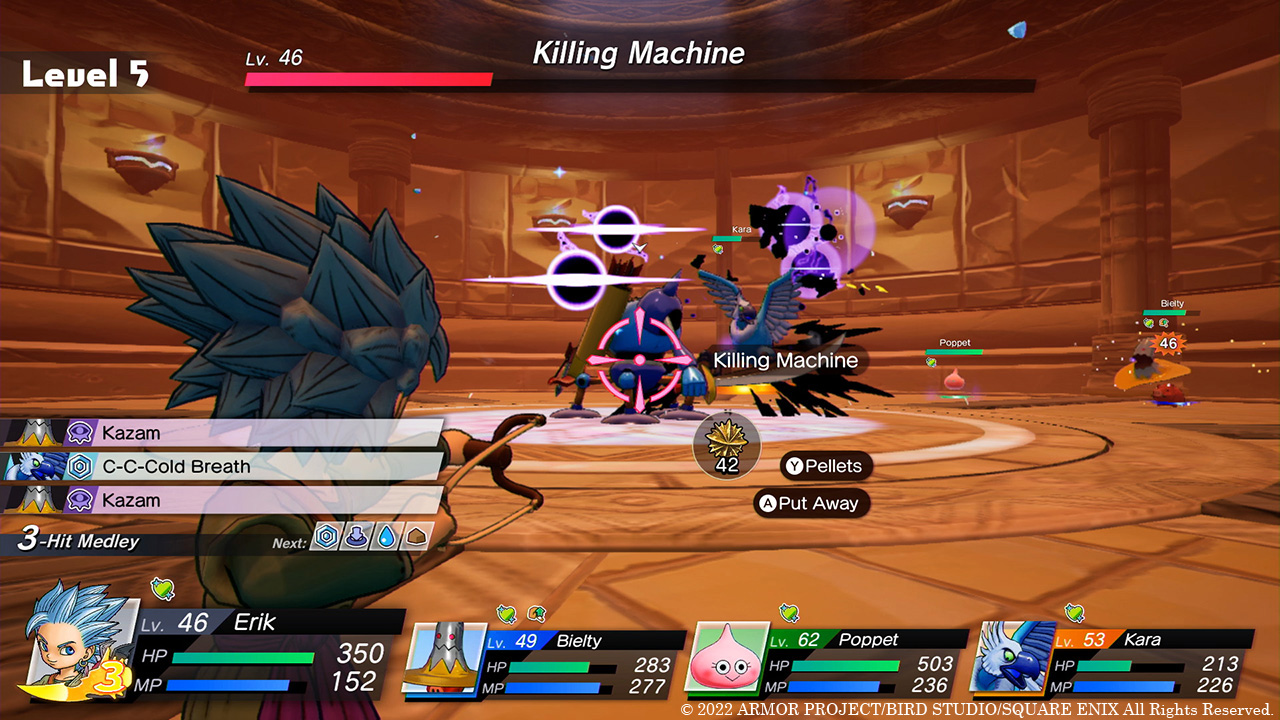Select the pink targeting reticle on Killing Machine

643,363
